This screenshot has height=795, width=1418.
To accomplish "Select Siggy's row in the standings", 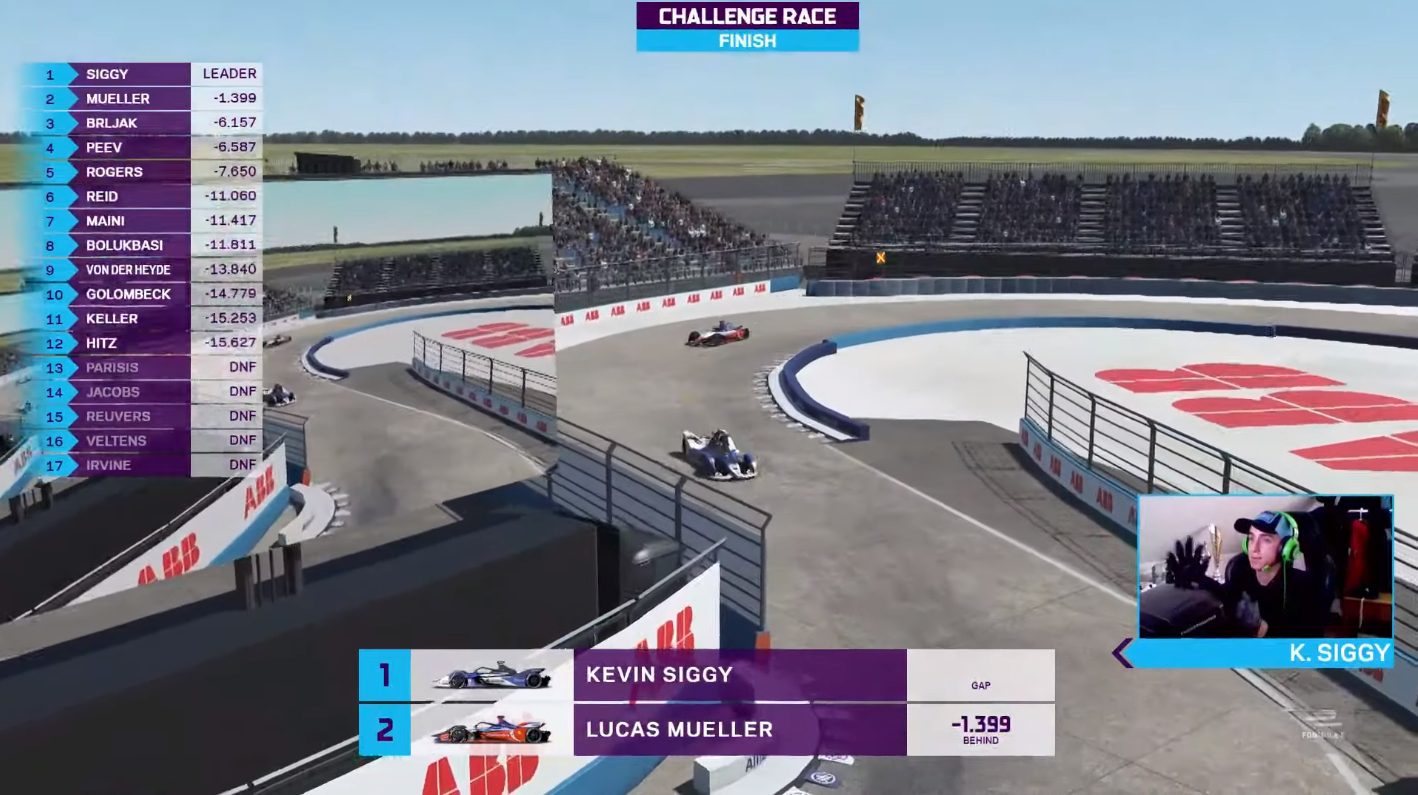I will pos(140,74).
